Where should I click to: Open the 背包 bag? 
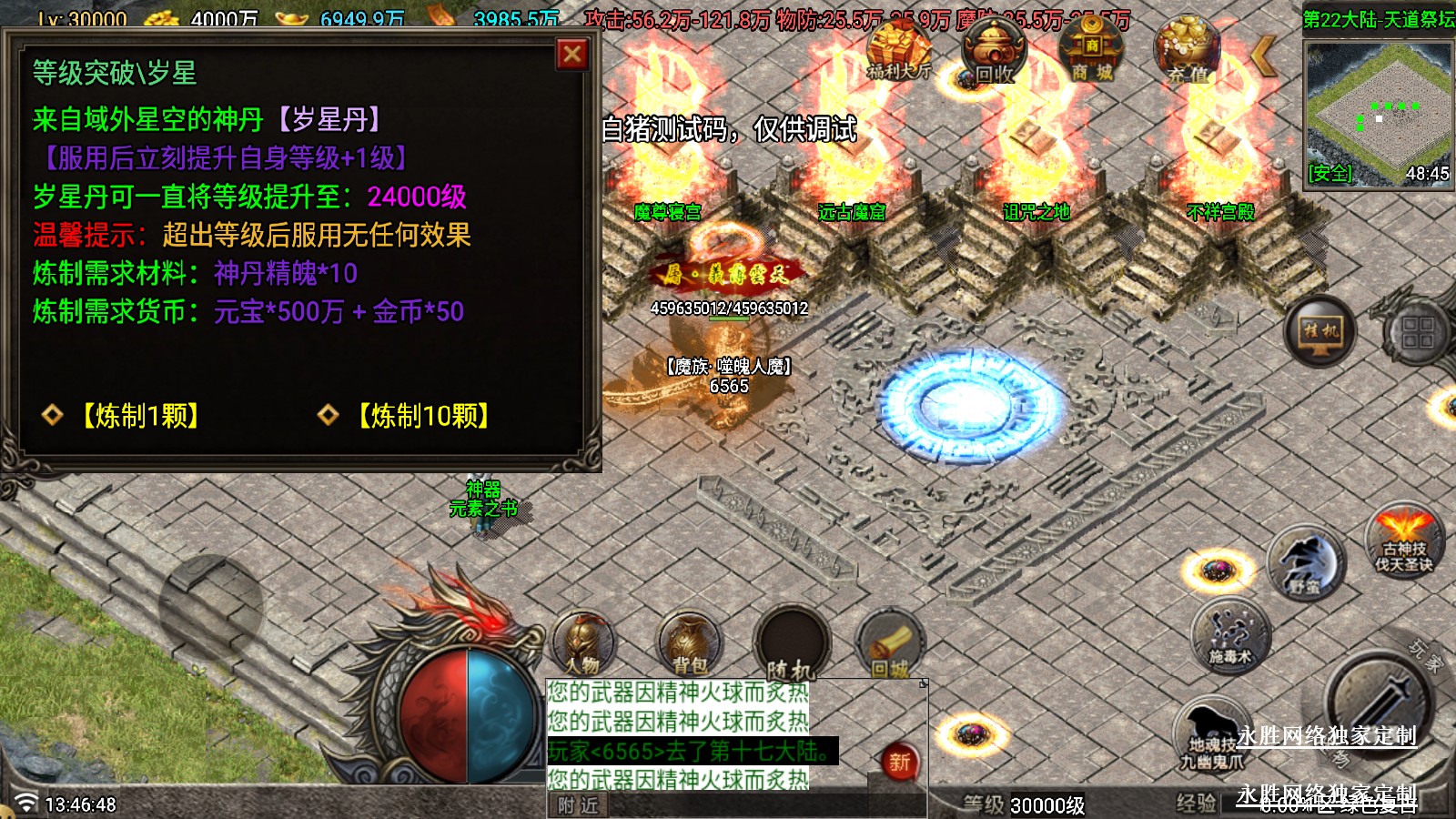(x=689, y=643)
